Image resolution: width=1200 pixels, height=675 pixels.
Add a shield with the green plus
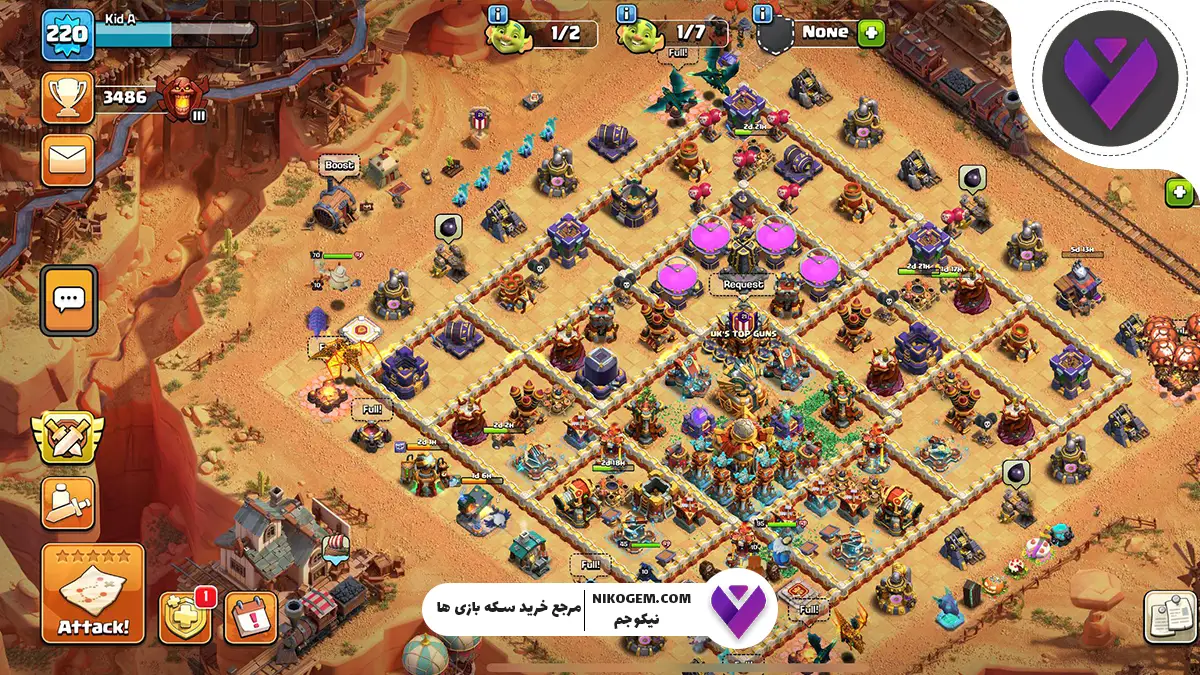point(871,32)
